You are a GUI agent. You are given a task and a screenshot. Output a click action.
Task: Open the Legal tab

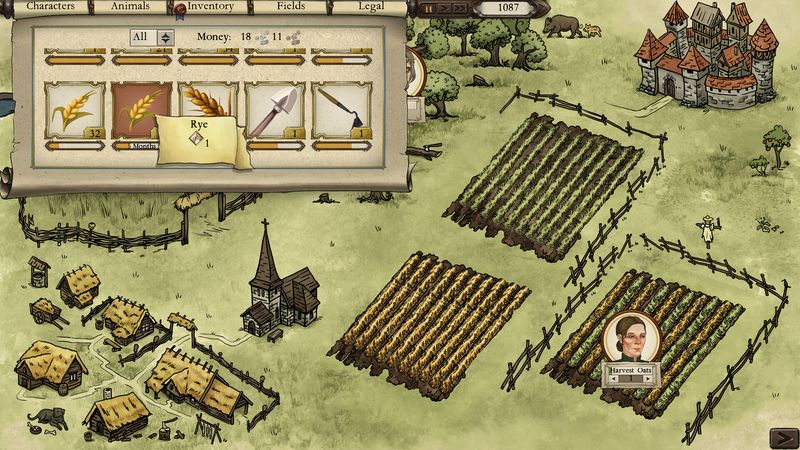371,6
